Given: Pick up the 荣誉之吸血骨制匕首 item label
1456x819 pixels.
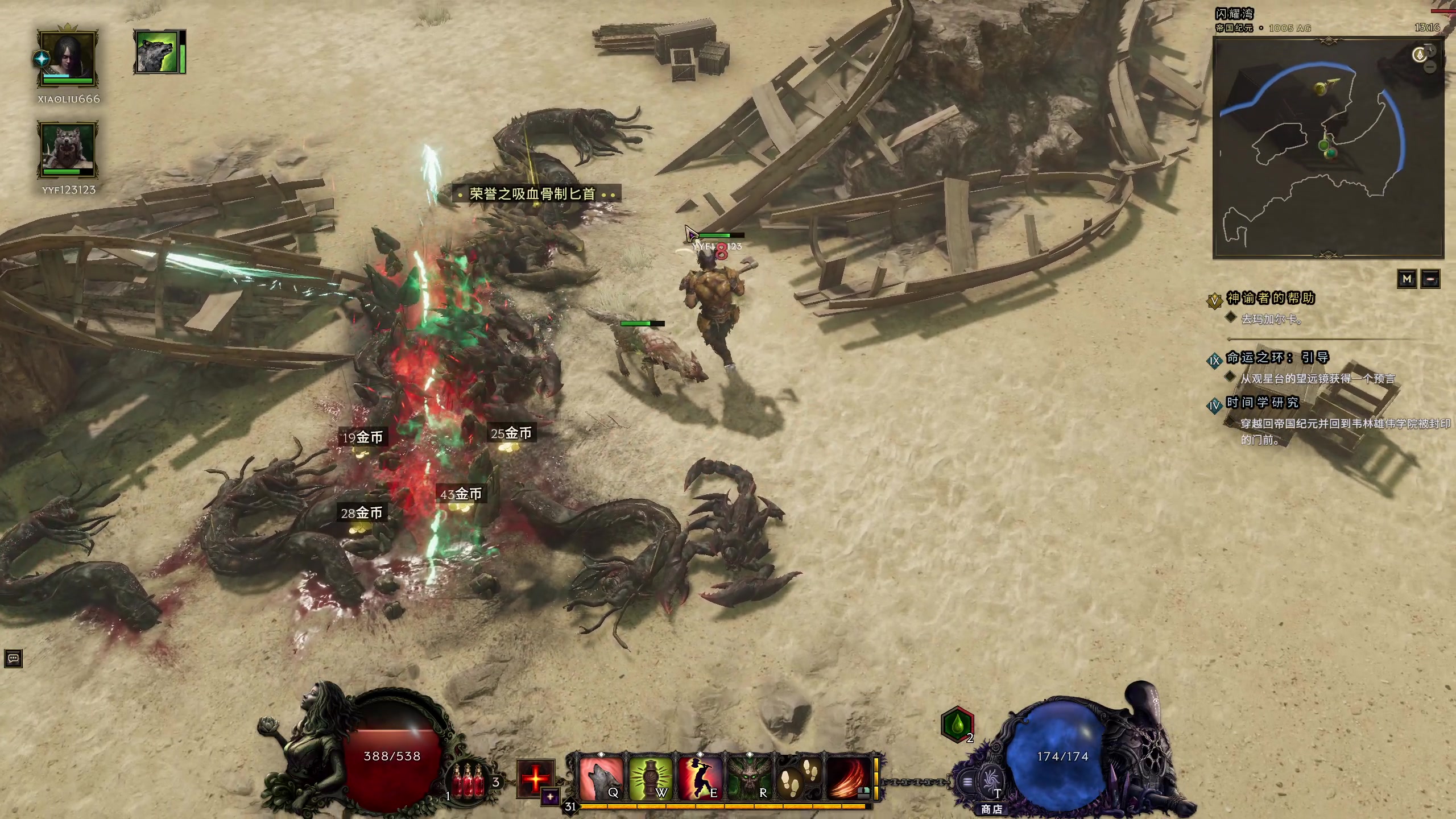Looking at the screenshot, I should point(532,194).
